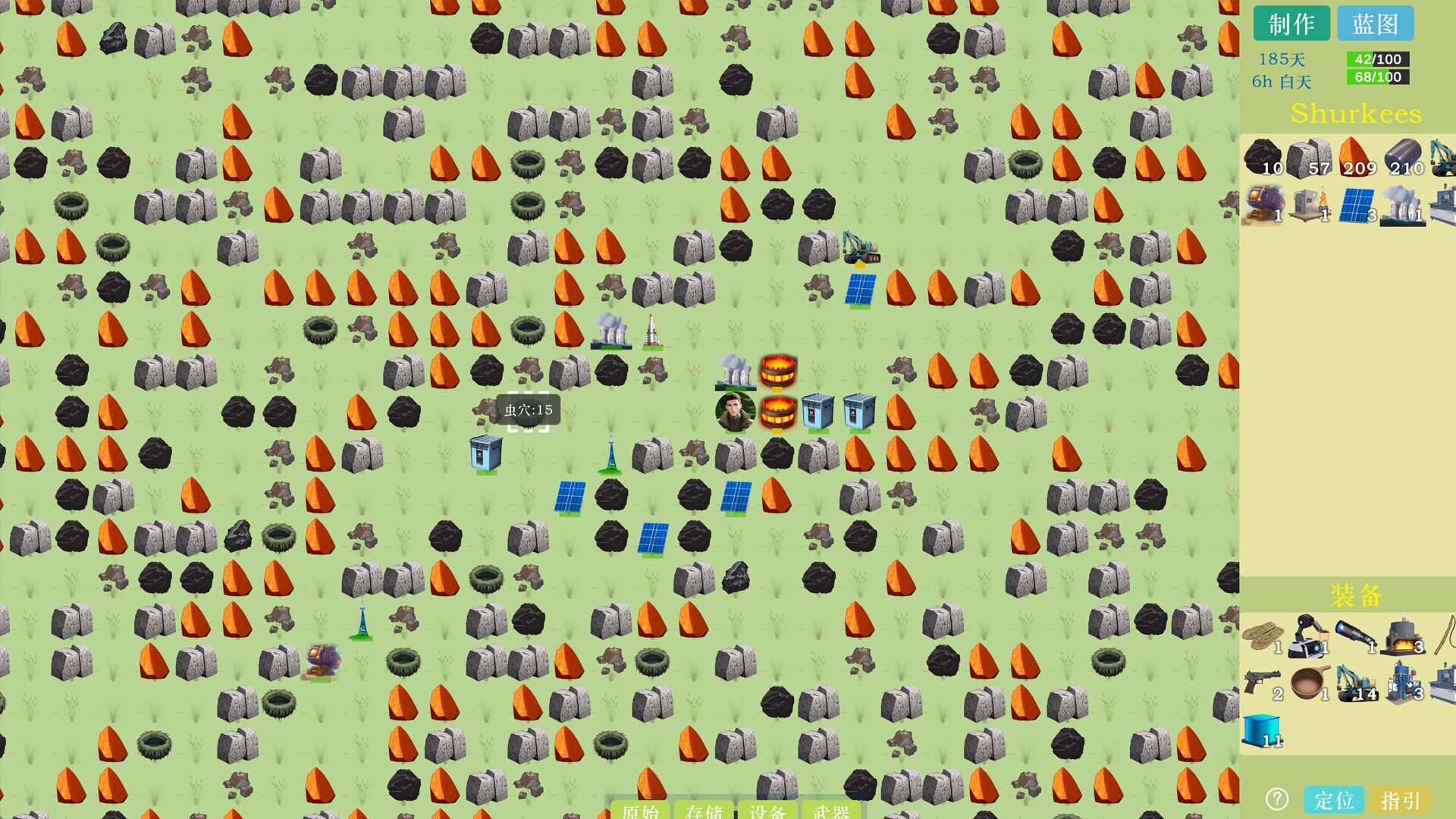The image size is (1456, 819).
Task: Open the 武器 weapons tab
Action: 832,811
